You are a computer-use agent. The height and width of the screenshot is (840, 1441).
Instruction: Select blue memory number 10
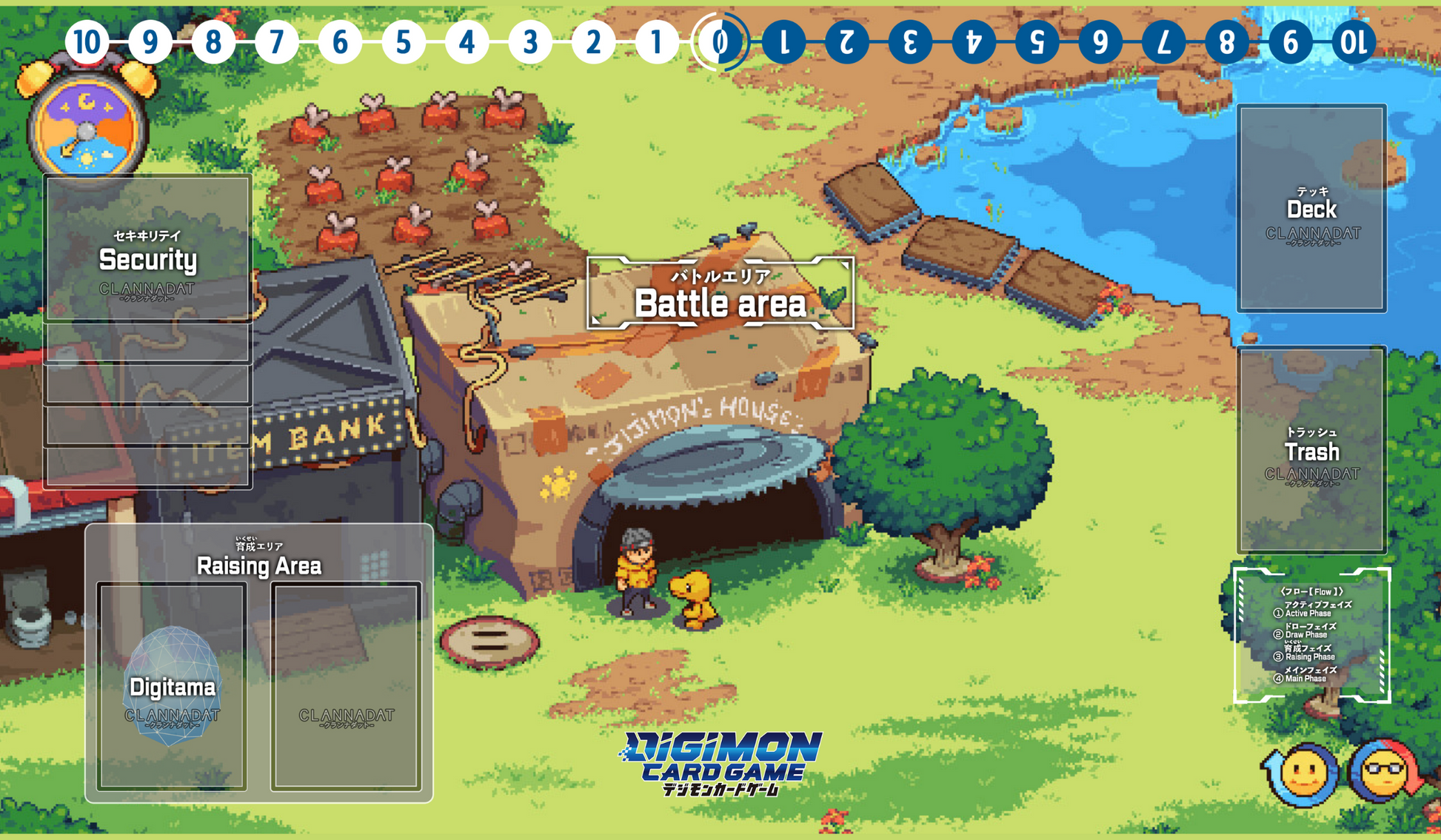point(1354,42)
